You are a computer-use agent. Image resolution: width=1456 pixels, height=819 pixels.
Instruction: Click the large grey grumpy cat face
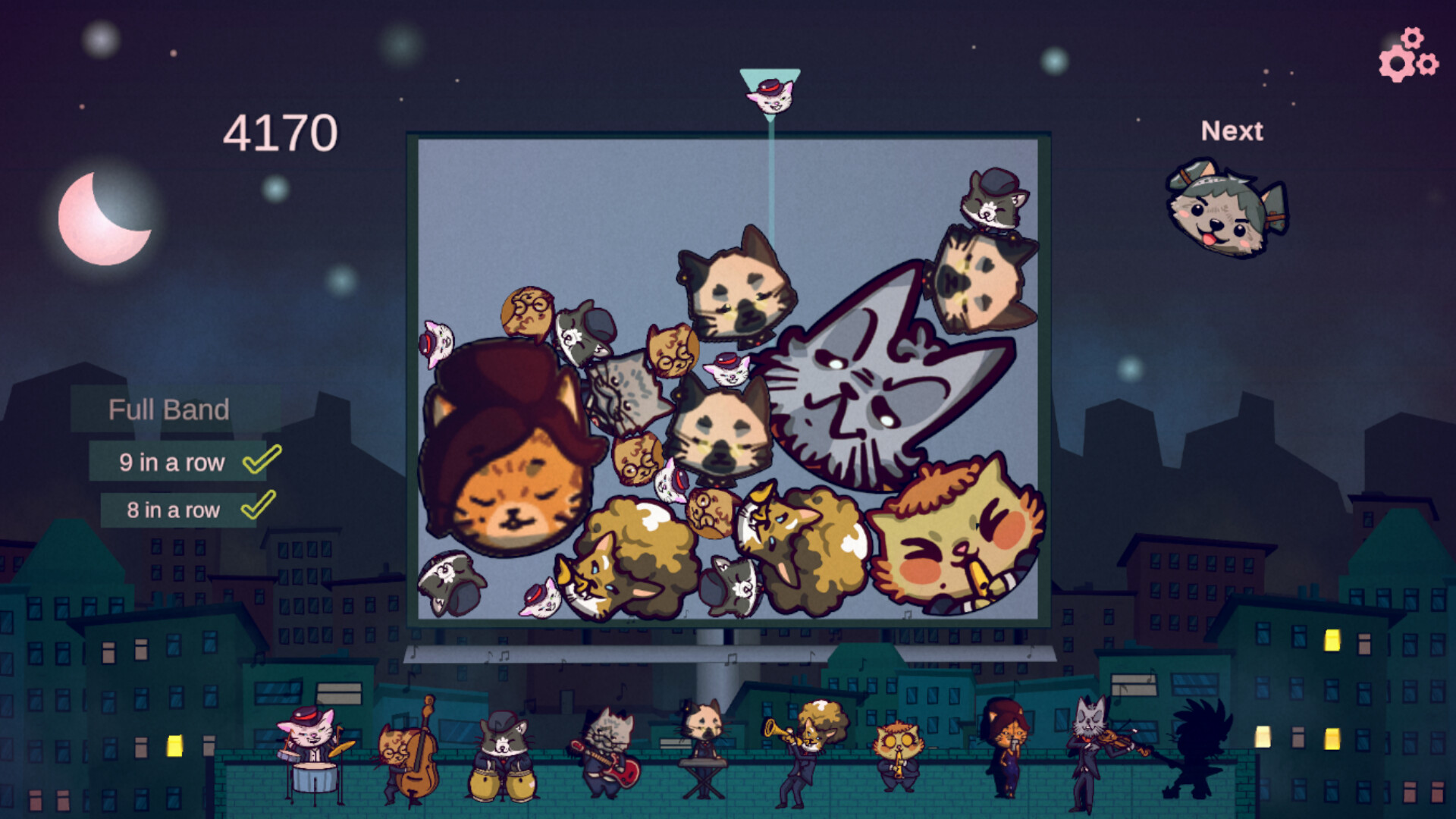[864, 387]
